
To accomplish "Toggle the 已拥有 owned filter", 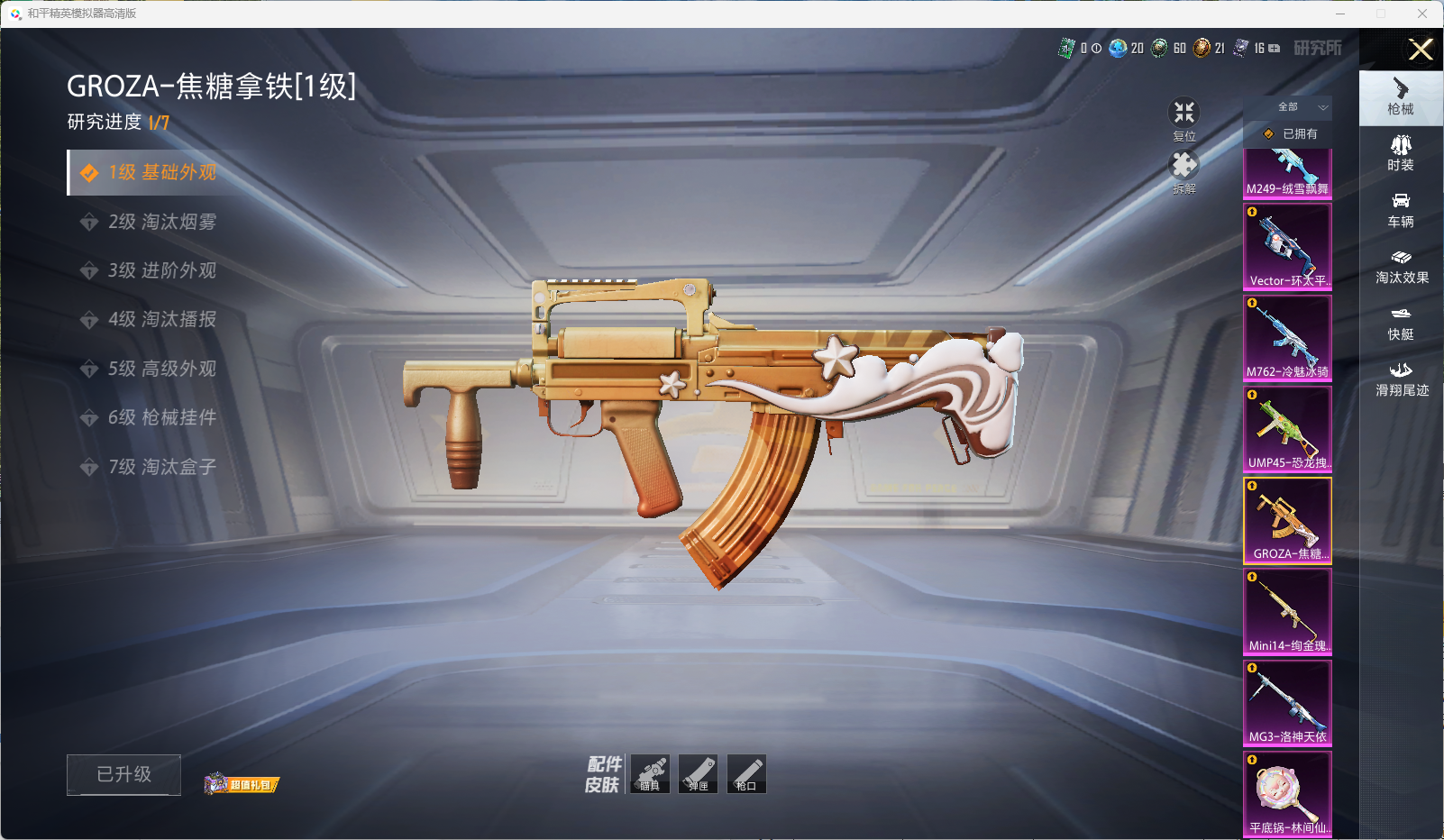I will coord(1291,134).
